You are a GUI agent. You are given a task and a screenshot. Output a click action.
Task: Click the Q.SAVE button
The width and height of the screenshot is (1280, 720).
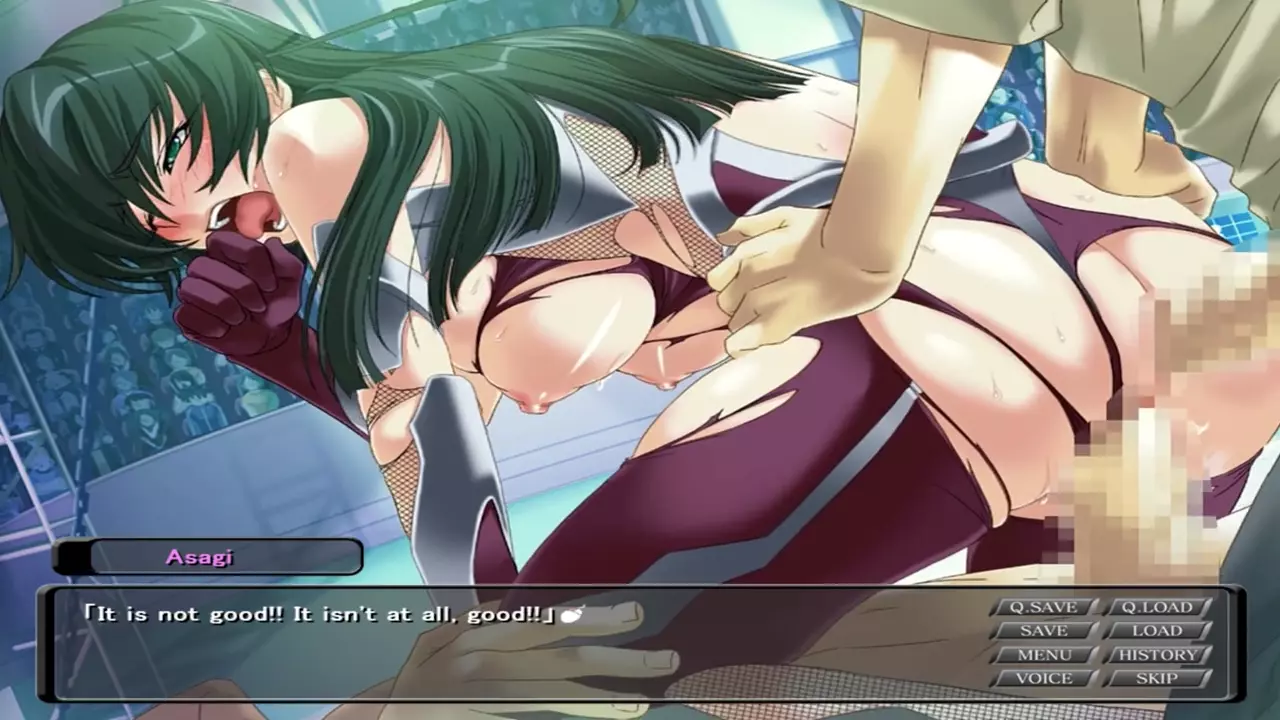click(1043, 607)
